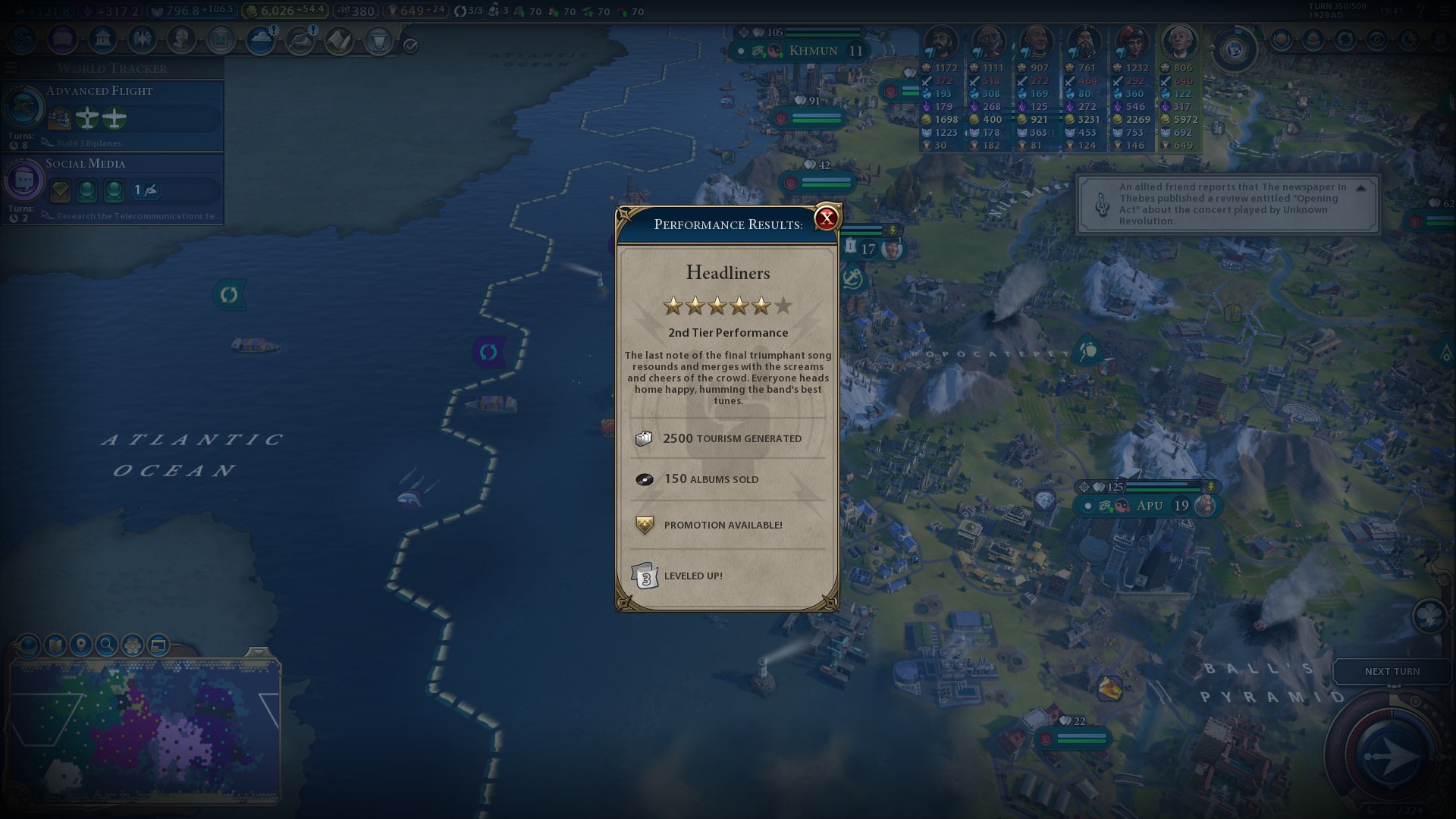This screenshot has height=819, width=1456.
Task: Collapse the concert review notification
Action: [x=1360, y=188]
